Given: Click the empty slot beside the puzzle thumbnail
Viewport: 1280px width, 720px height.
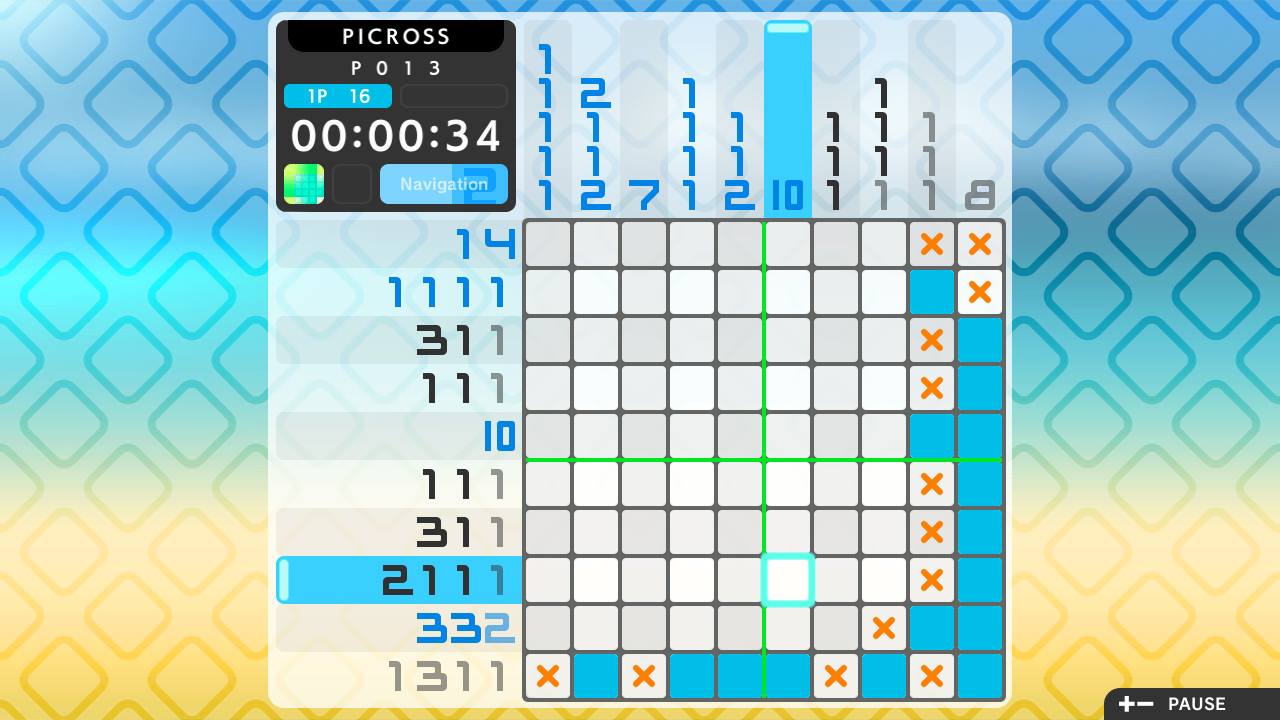Looking at the screenshot, I should (x=352, y=184).
